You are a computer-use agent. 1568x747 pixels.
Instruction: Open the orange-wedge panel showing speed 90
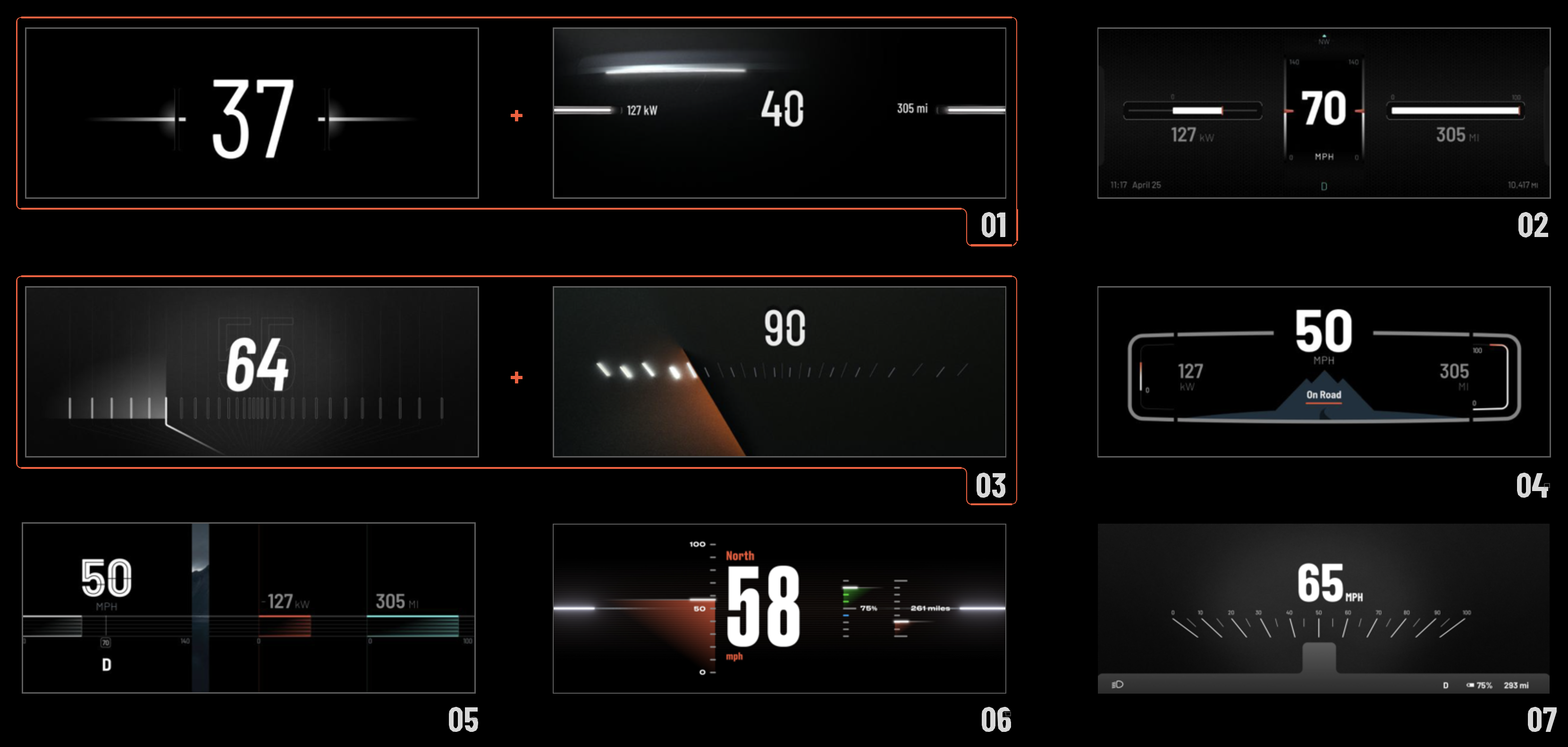click(778, 371)
